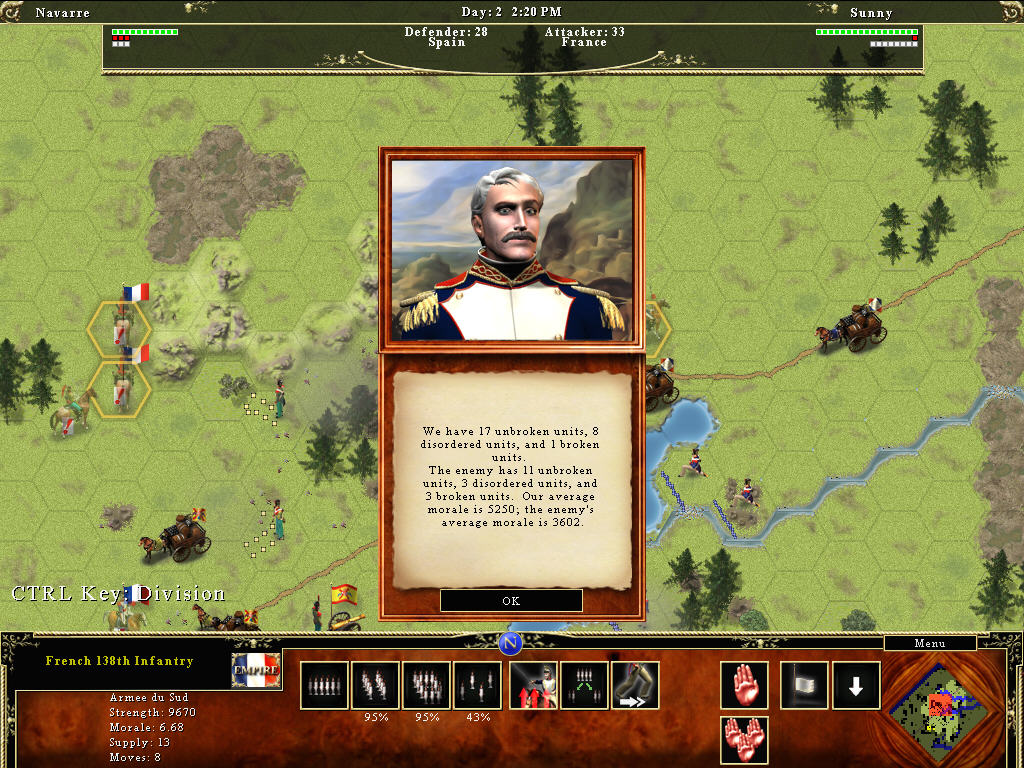Open the Menu button
1024x768 pixels.
point(929,643)
